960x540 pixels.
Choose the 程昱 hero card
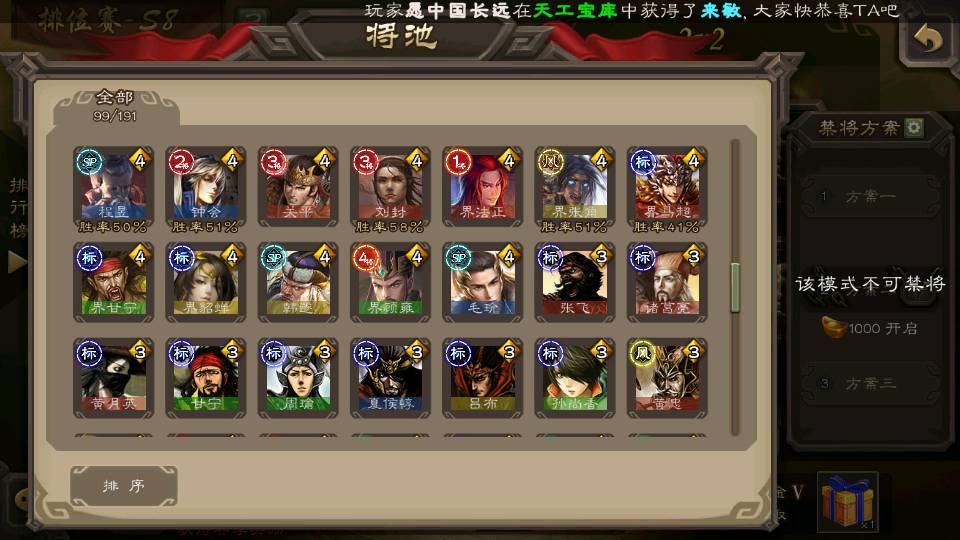pos(113,186)
